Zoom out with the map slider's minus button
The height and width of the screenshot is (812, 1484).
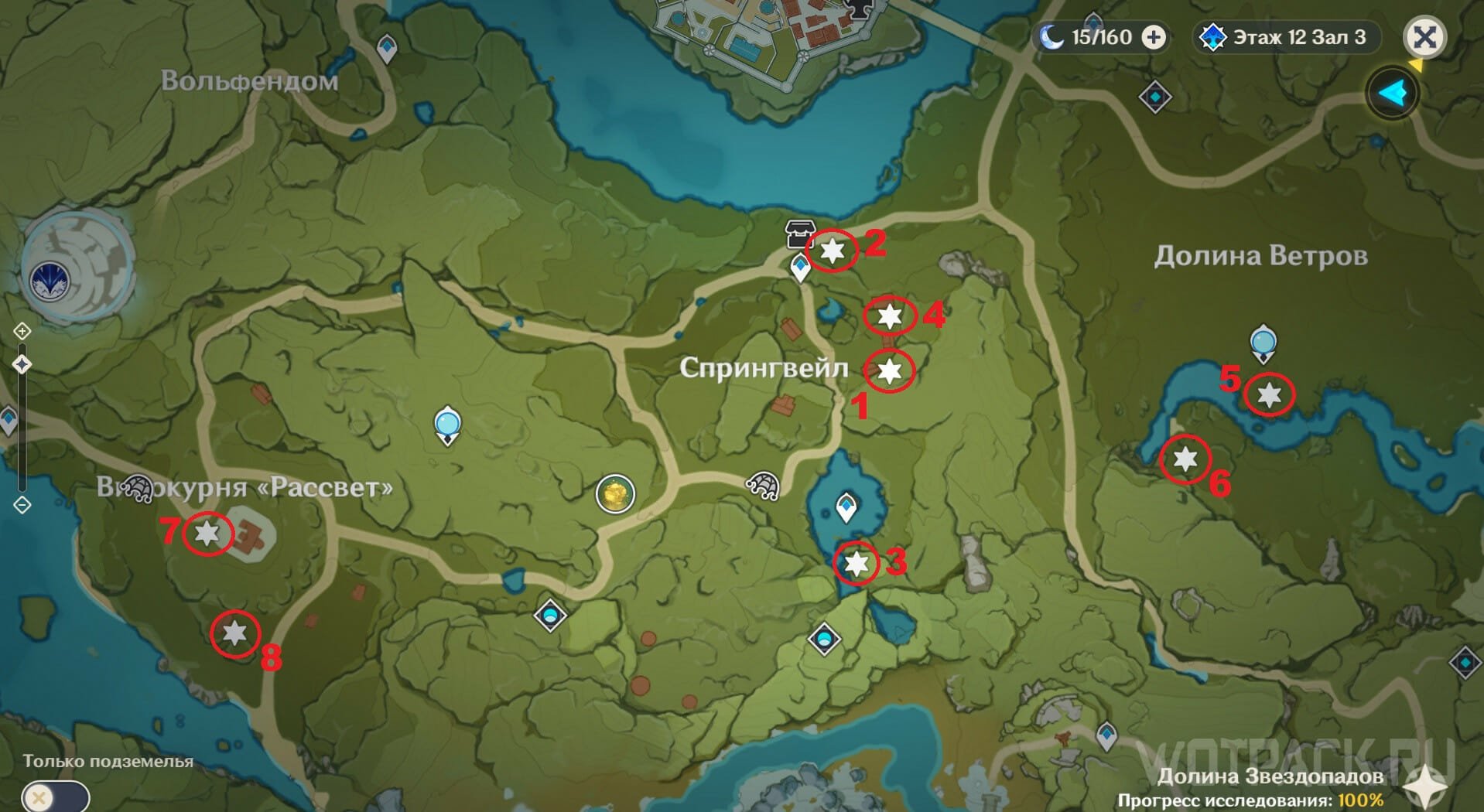pos(22,505)
